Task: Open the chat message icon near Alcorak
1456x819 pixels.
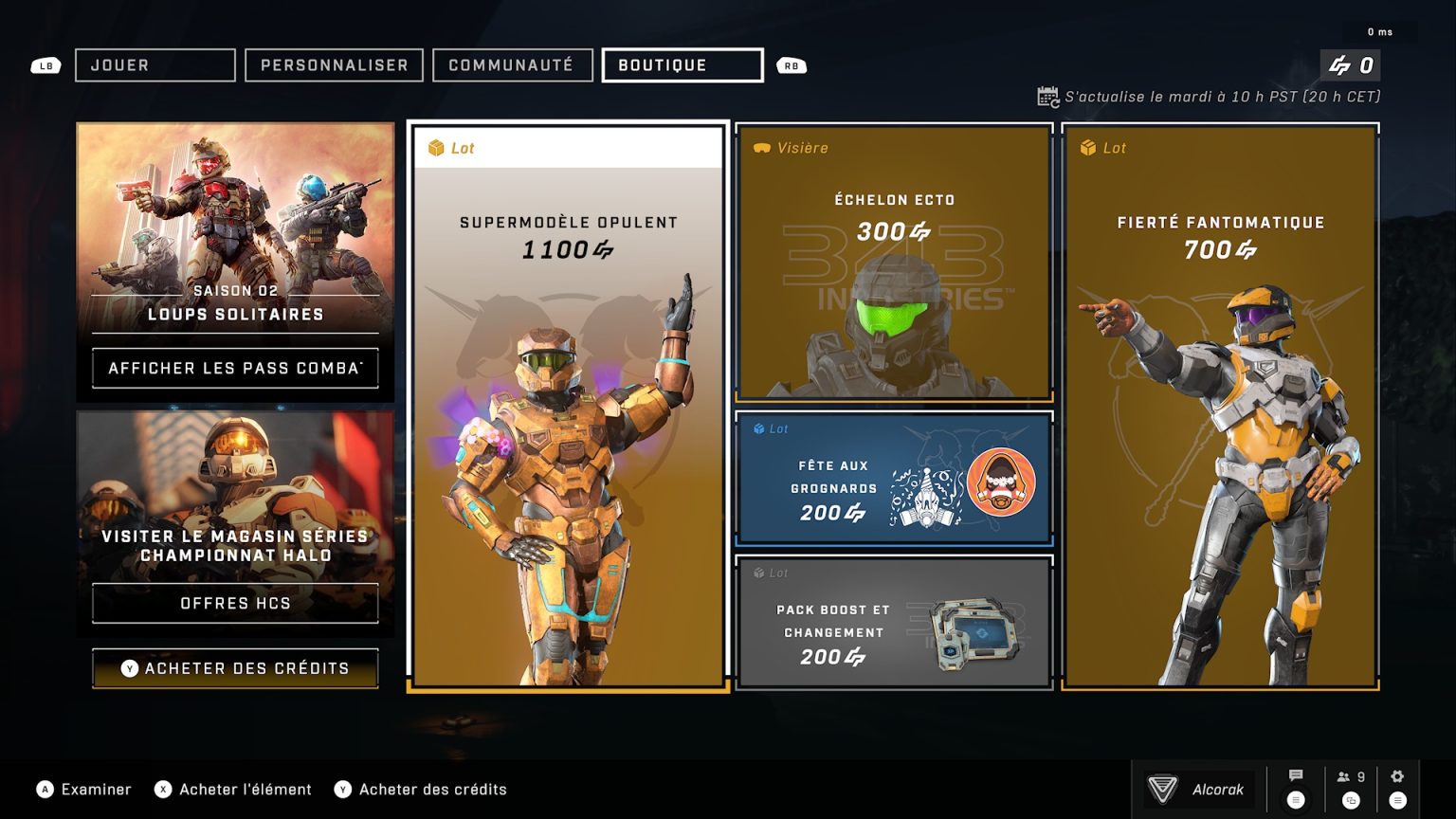Action: [1295, 774]
